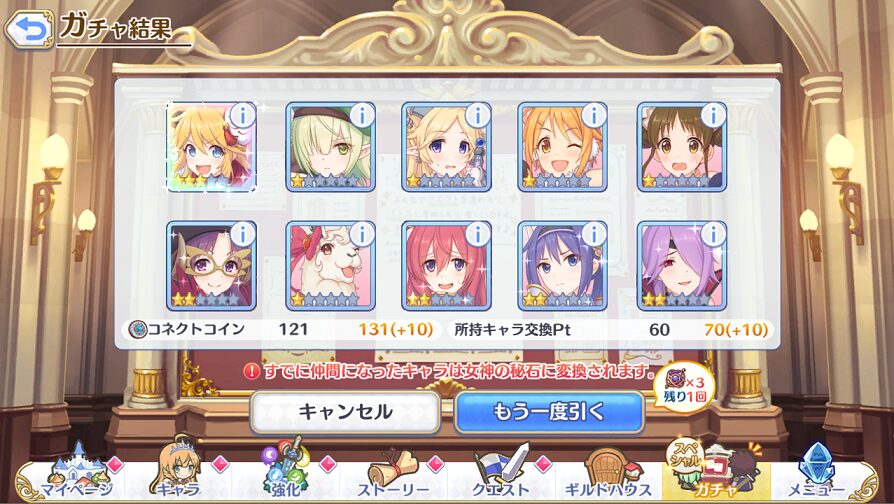Viewport: 894px width, 504px height.
Task: Select the green-haired character with hat
Action: pyautogui.click(x=329, y=146)
